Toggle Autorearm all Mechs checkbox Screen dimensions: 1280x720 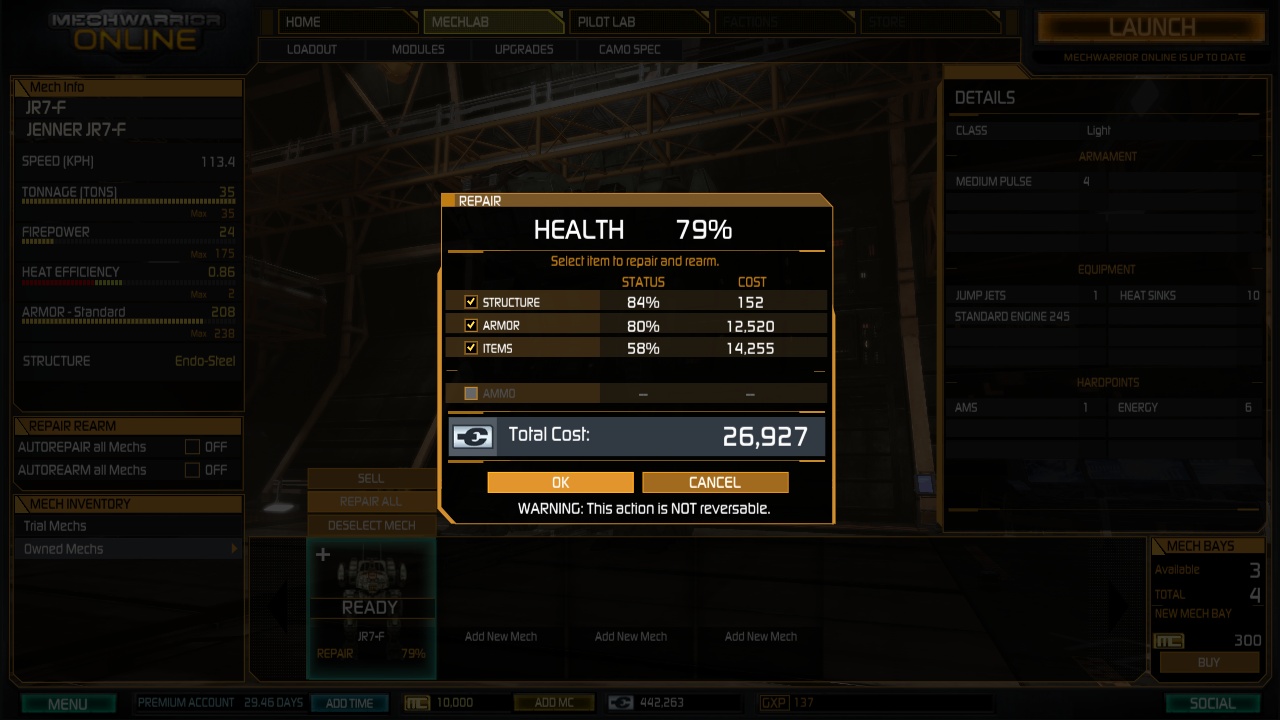pos(192,470)
